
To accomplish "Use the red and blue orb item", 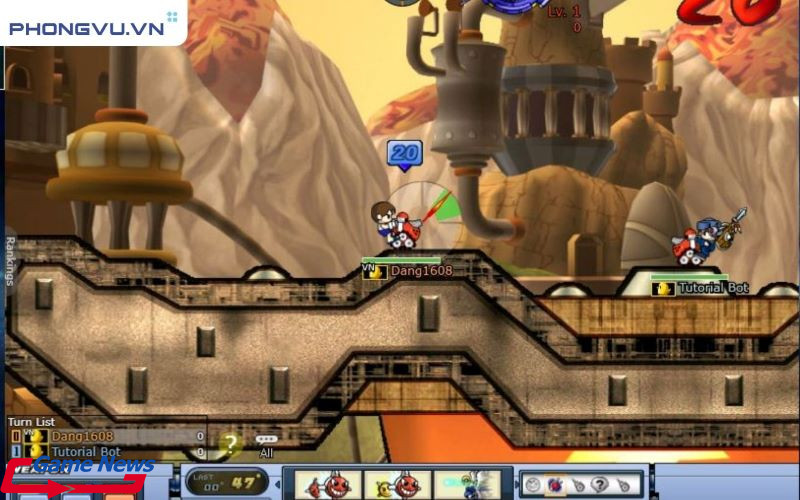I will (x=556, y=484).
